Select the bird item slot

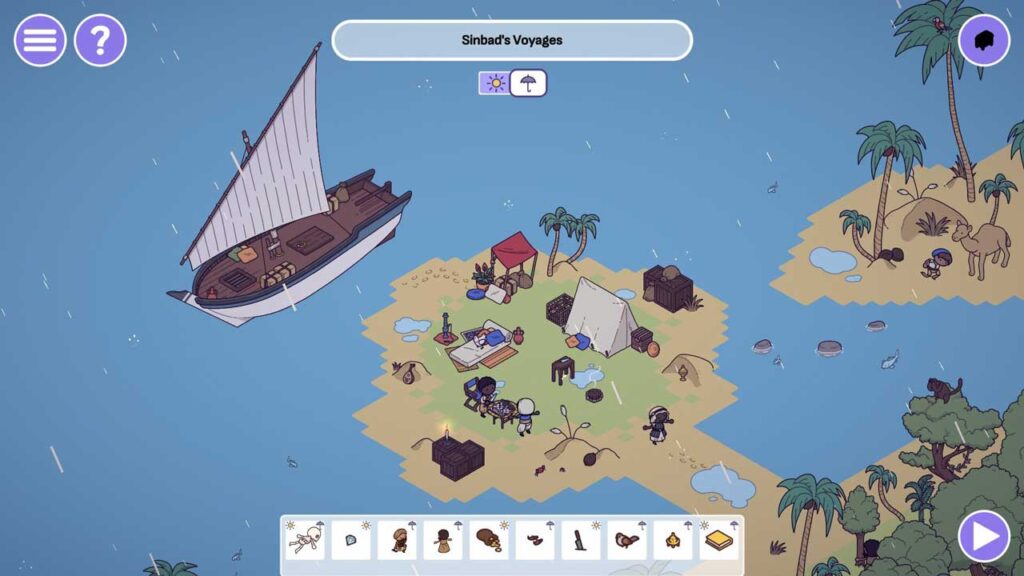coord(627,540)
